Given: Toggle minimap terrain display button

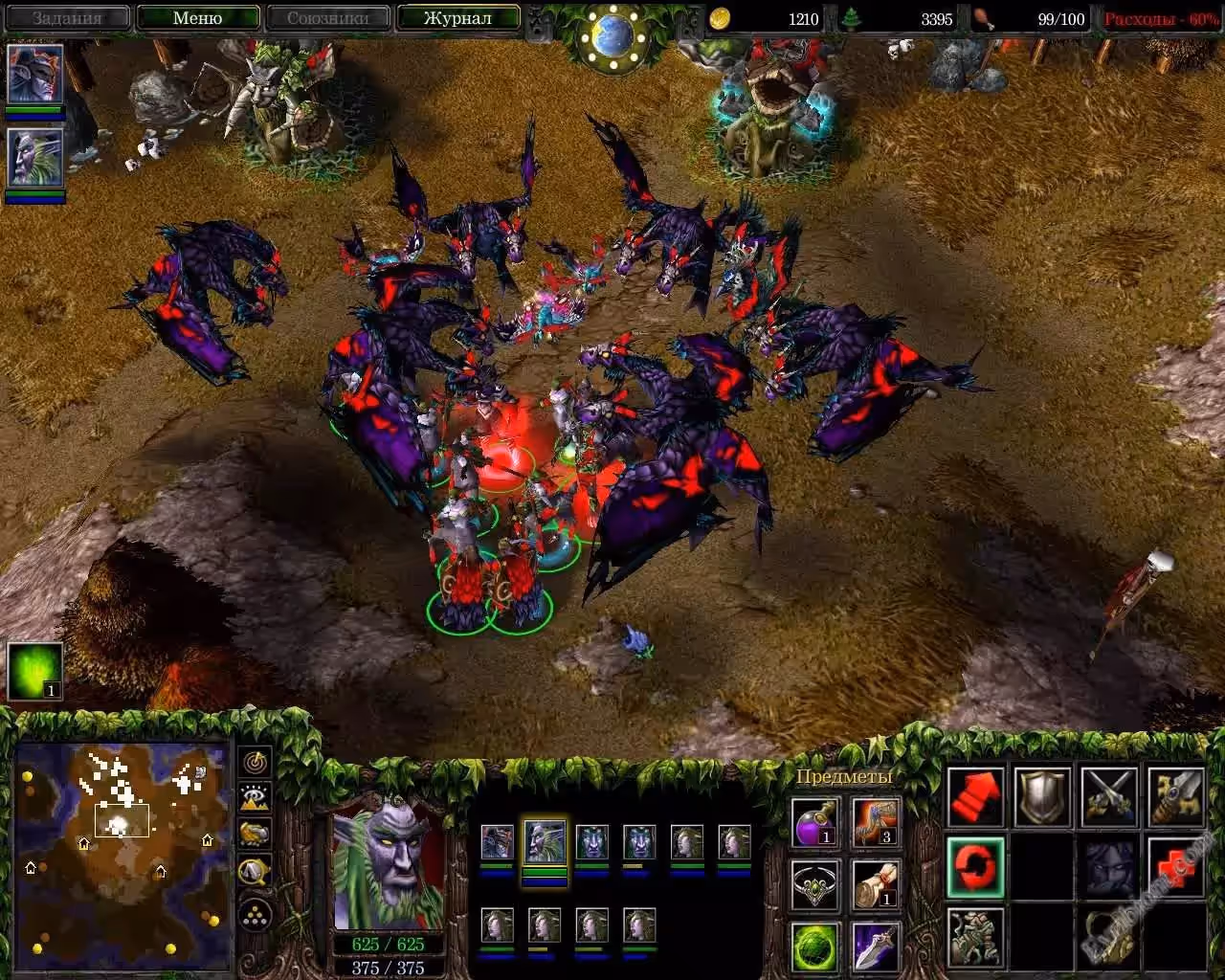Looking at the screenshot, I should (x=256, y=798).
